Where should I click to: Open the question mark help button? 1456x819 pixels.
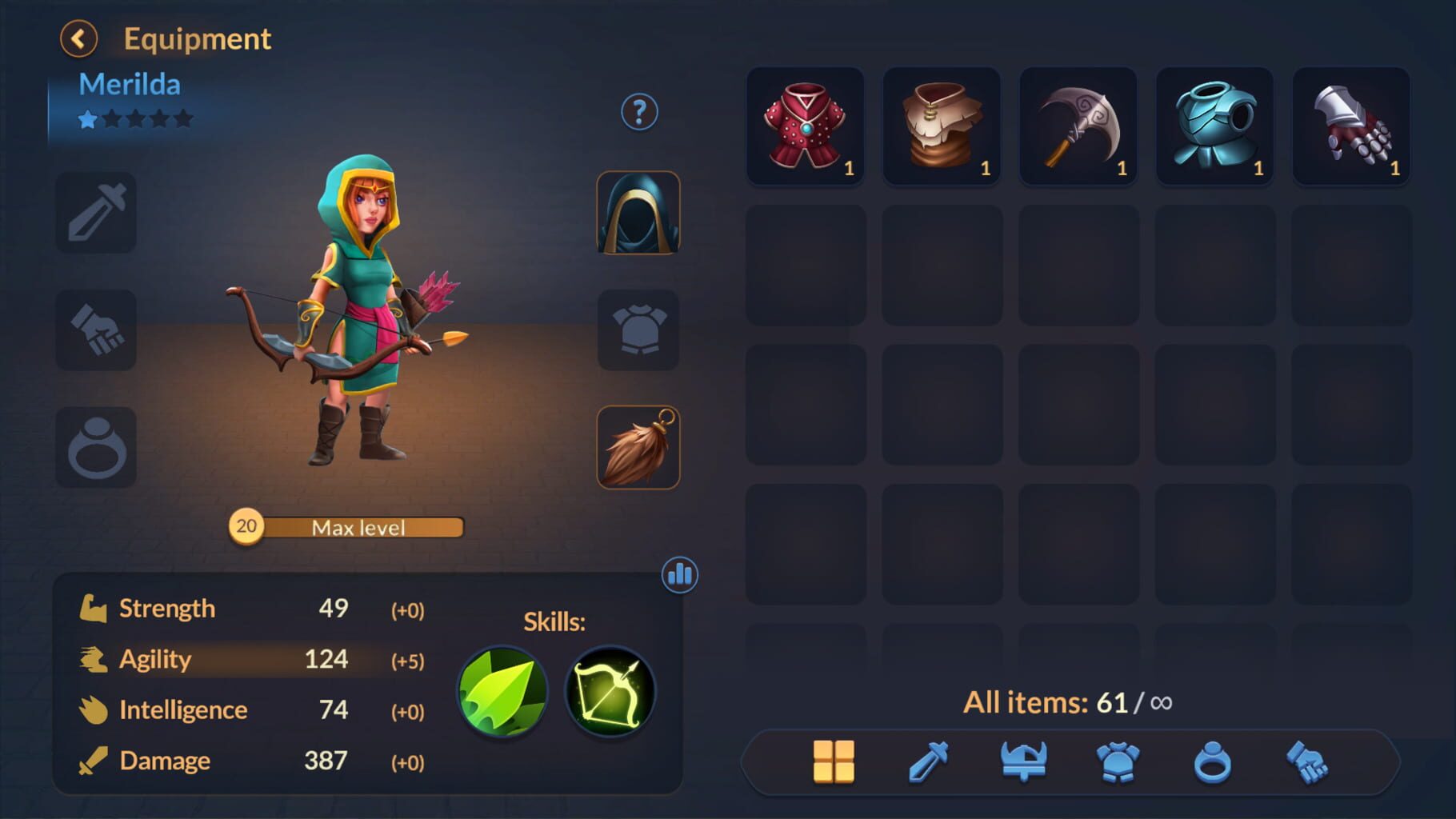[639, 113]
